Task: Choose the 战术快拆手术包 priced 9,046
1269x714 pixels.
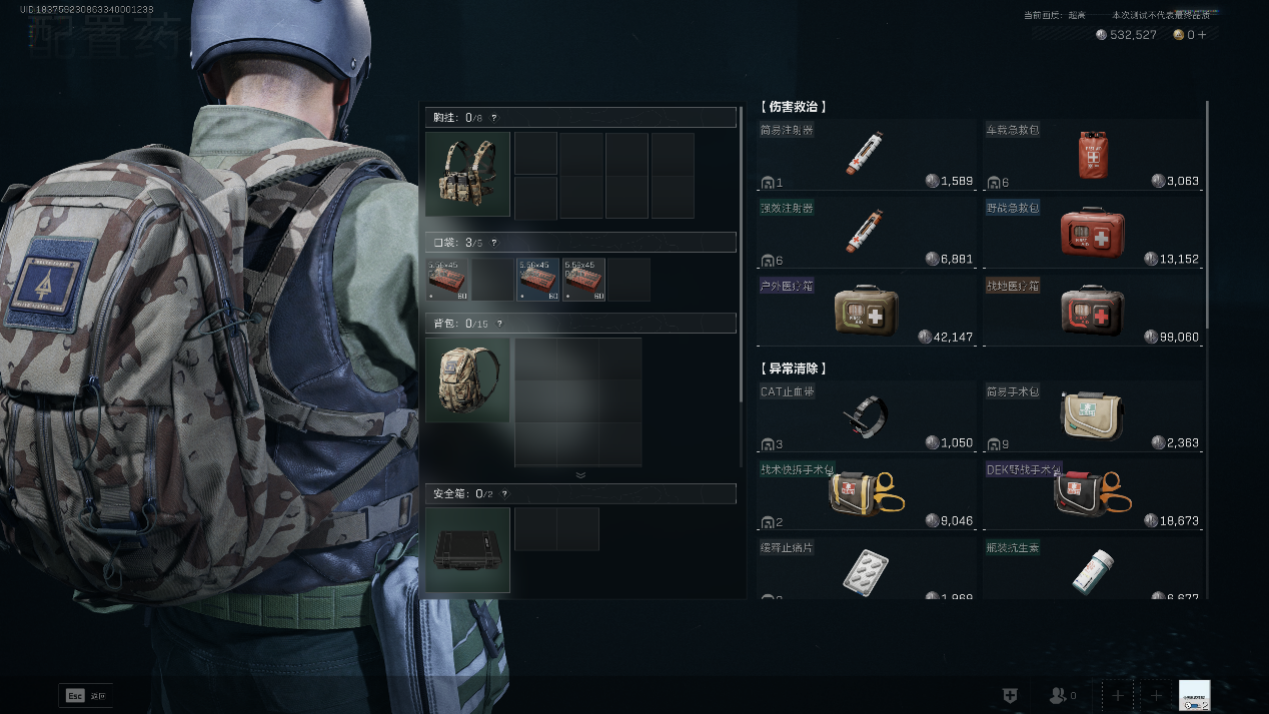Action: [866, 494]
